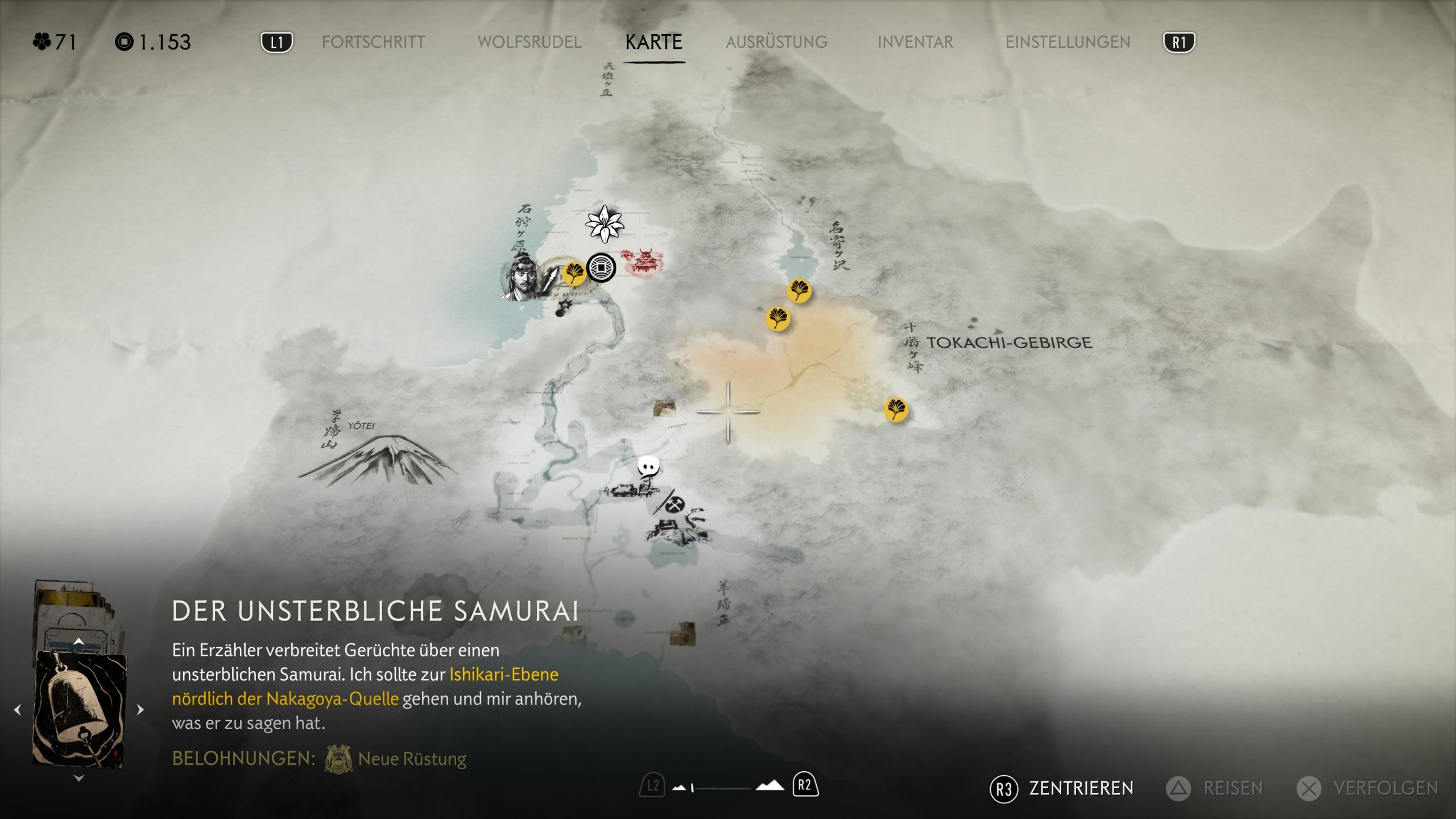Screen dimensions: 1456x819
Task: Click the map zoom slider
Action: [x=720, y=788]
